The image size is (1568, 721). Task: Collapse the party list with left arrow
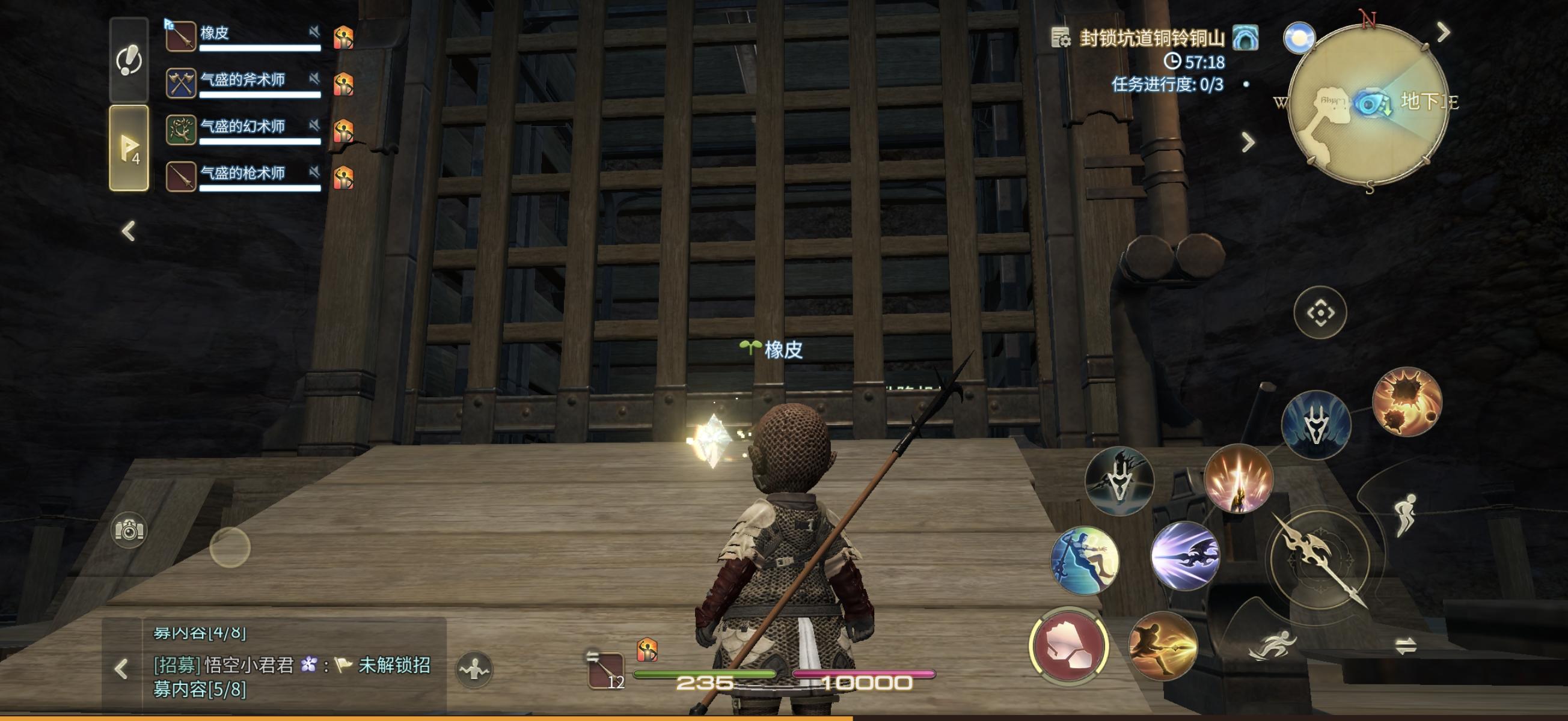pos(129,231)
